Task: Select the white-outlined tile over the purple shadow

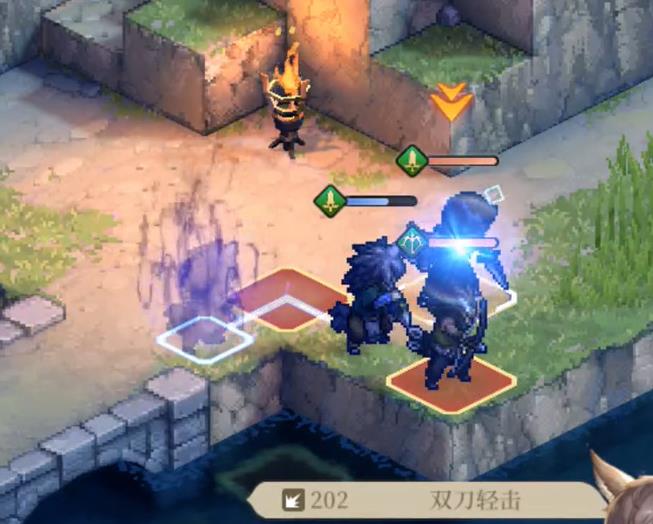Action: pos(204,338)
